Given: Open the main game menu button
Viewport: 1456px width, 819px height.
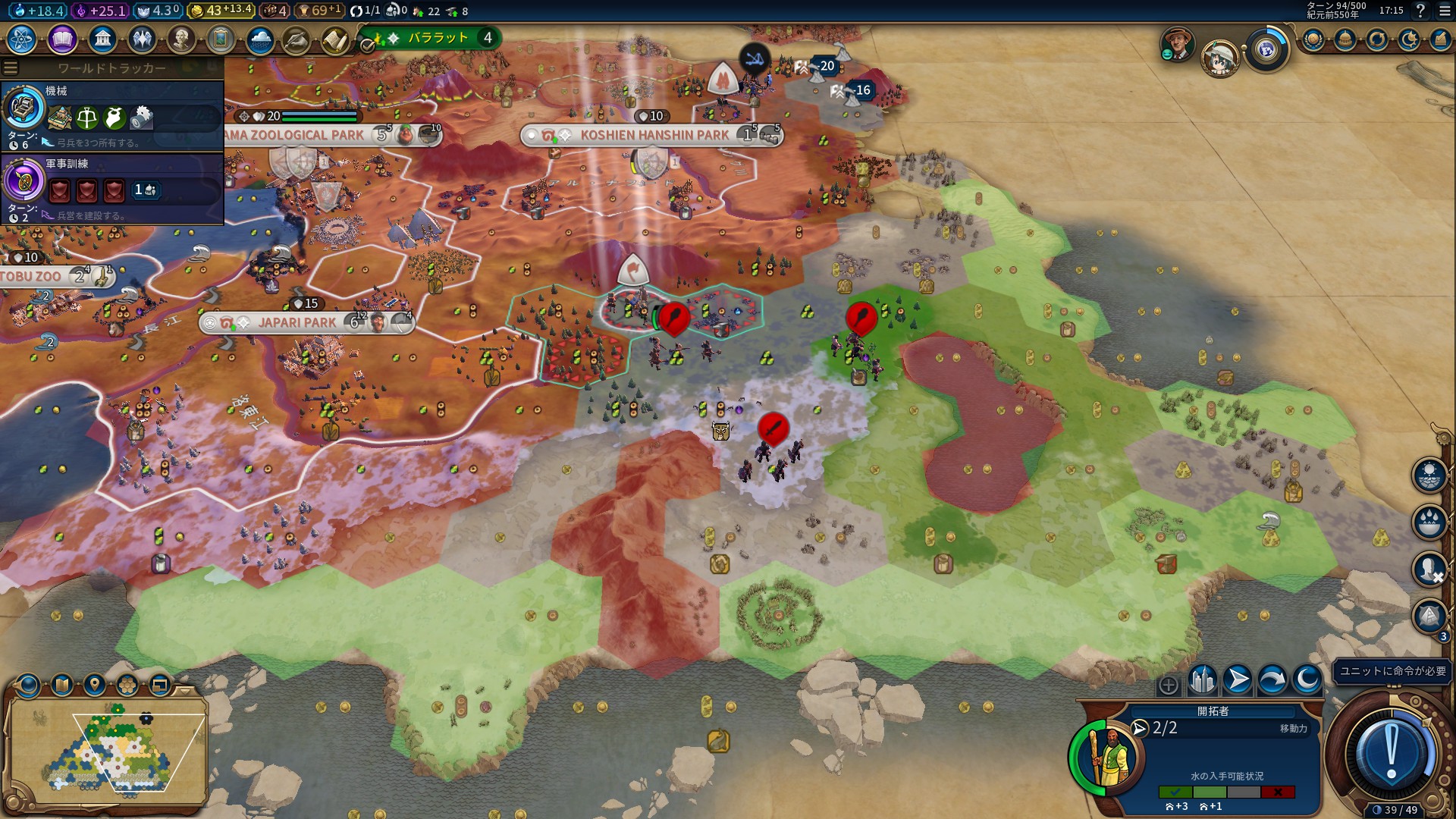Looking at the screenshot, I should click(x=1445, y=11).
